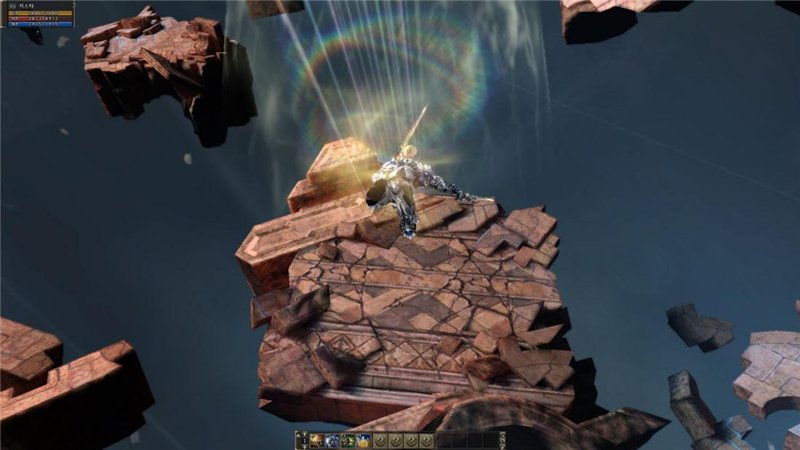
Task: Select the yellow and blue figure skill
Action: point(363,440)
